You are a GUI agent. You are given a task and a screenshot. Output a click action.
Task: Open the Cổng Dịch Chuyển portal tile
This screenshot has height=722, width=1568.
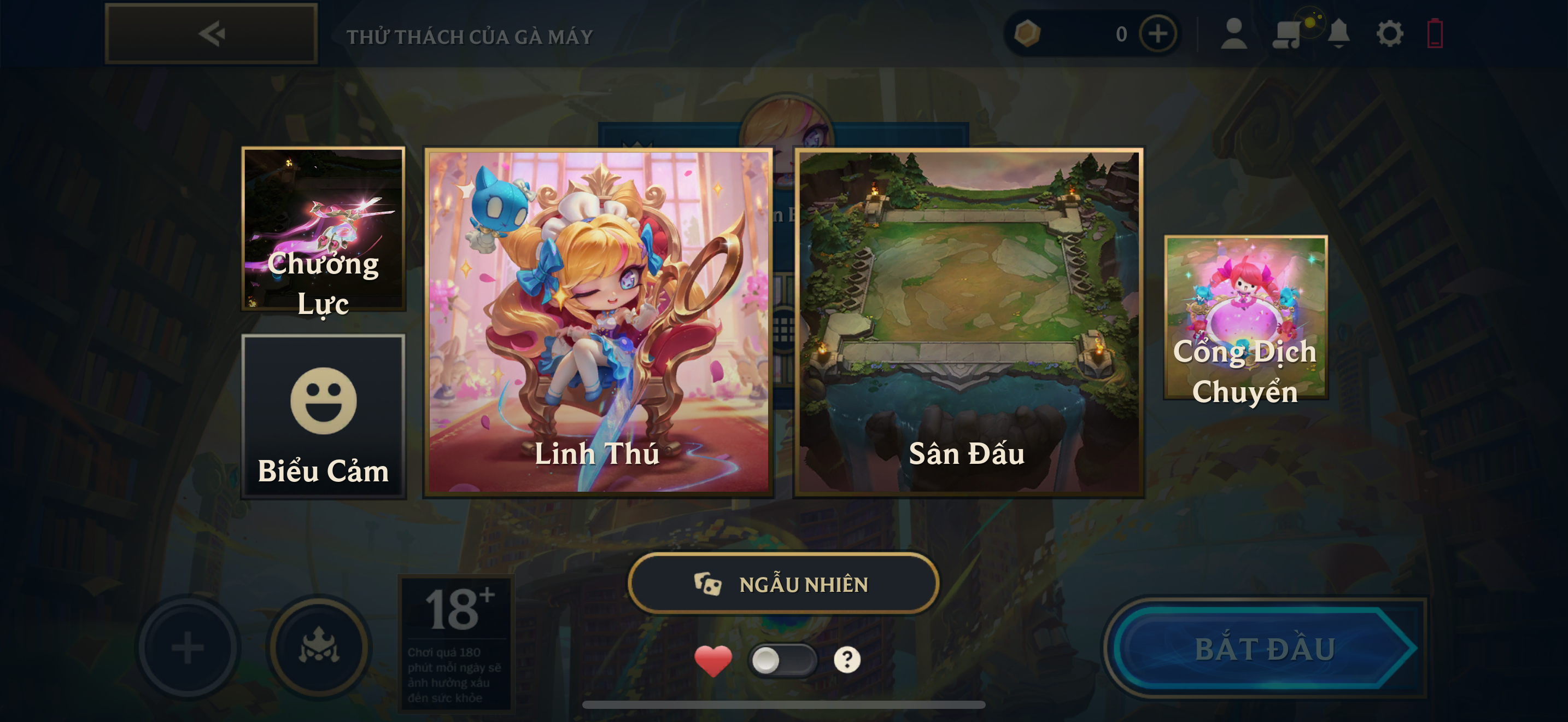1245,317
